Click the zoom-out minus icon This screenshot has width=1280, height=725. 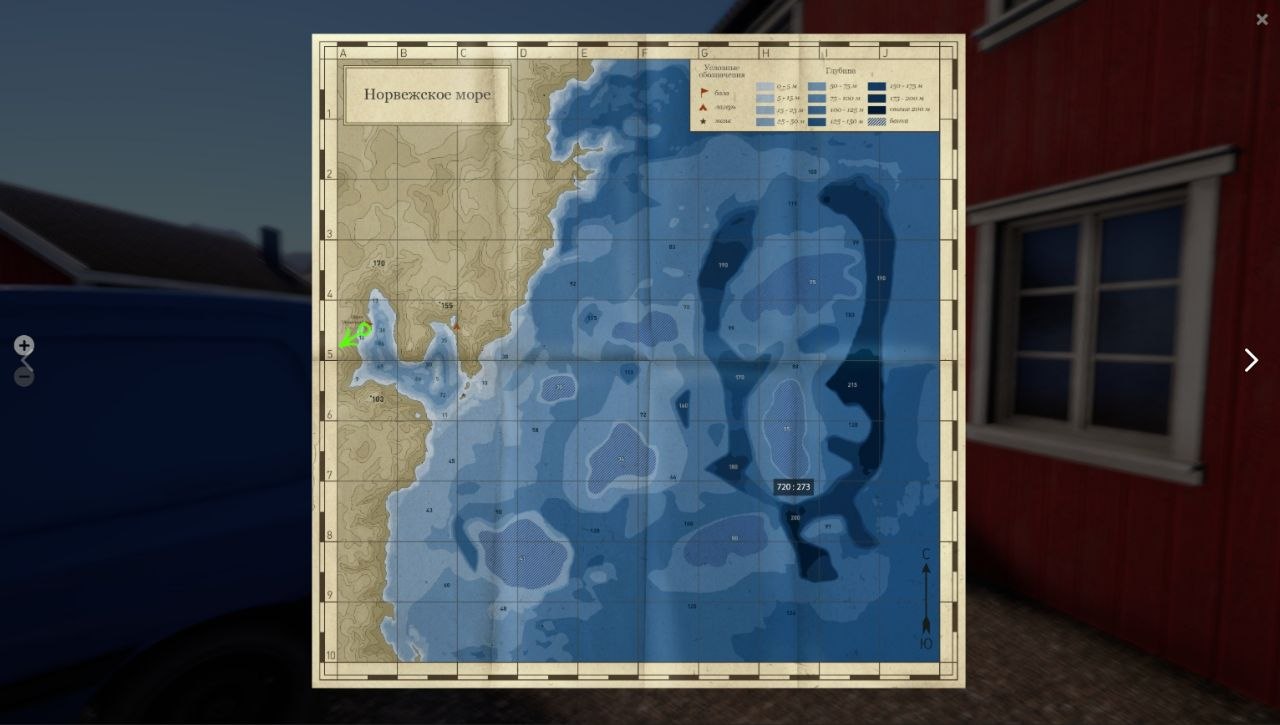coord(23,376)
